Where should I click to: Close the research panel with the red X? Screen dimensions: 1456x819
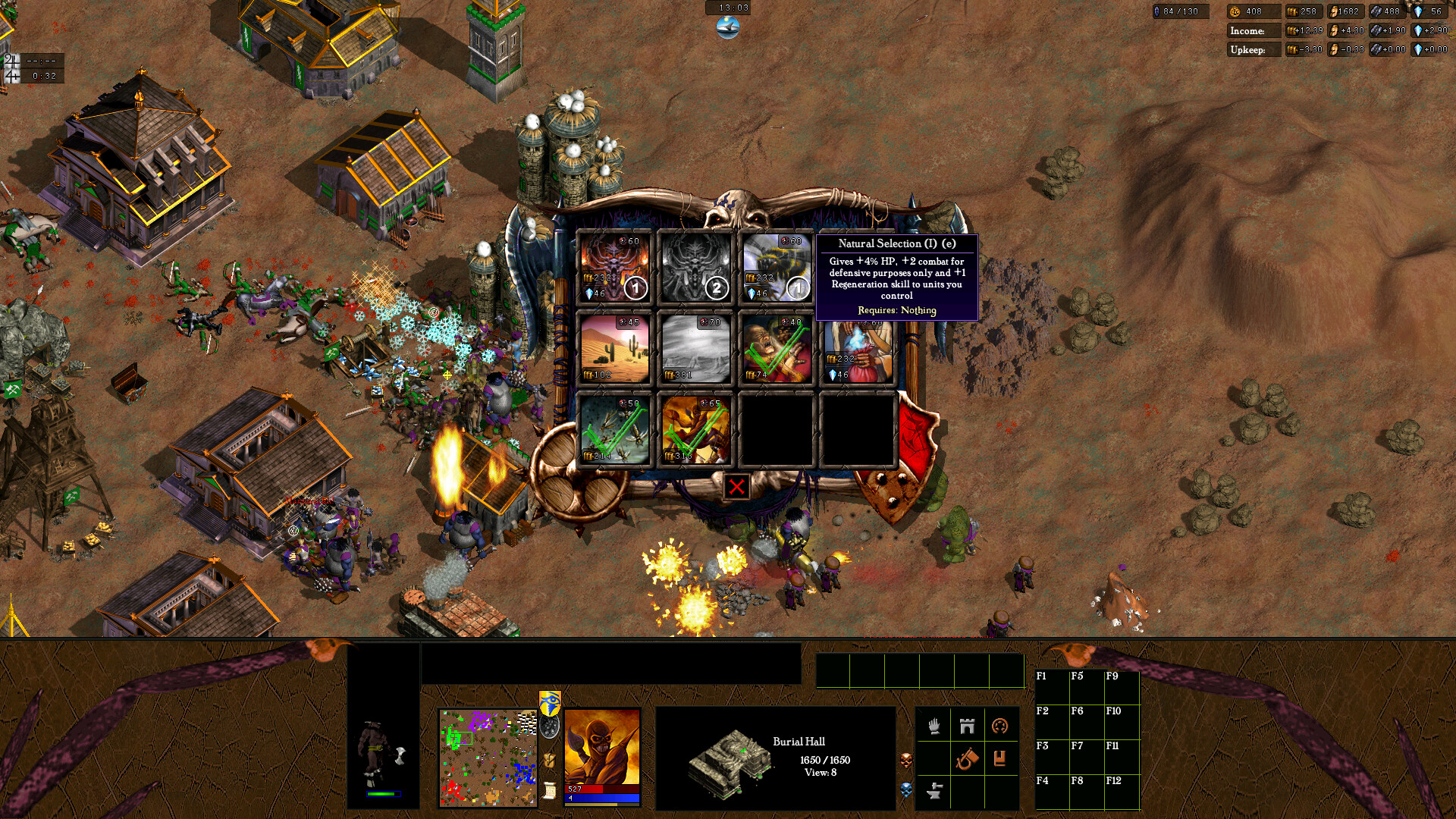[x=735, y=487]
